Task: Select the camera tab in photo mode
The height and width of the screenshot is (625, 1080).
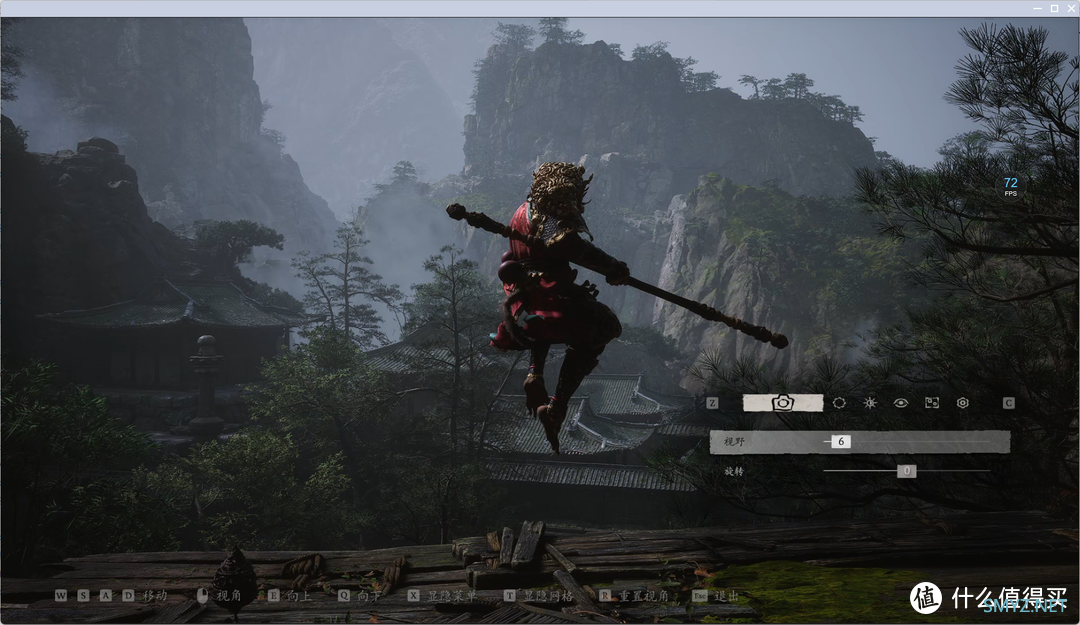Action: (x=783, y=402)
